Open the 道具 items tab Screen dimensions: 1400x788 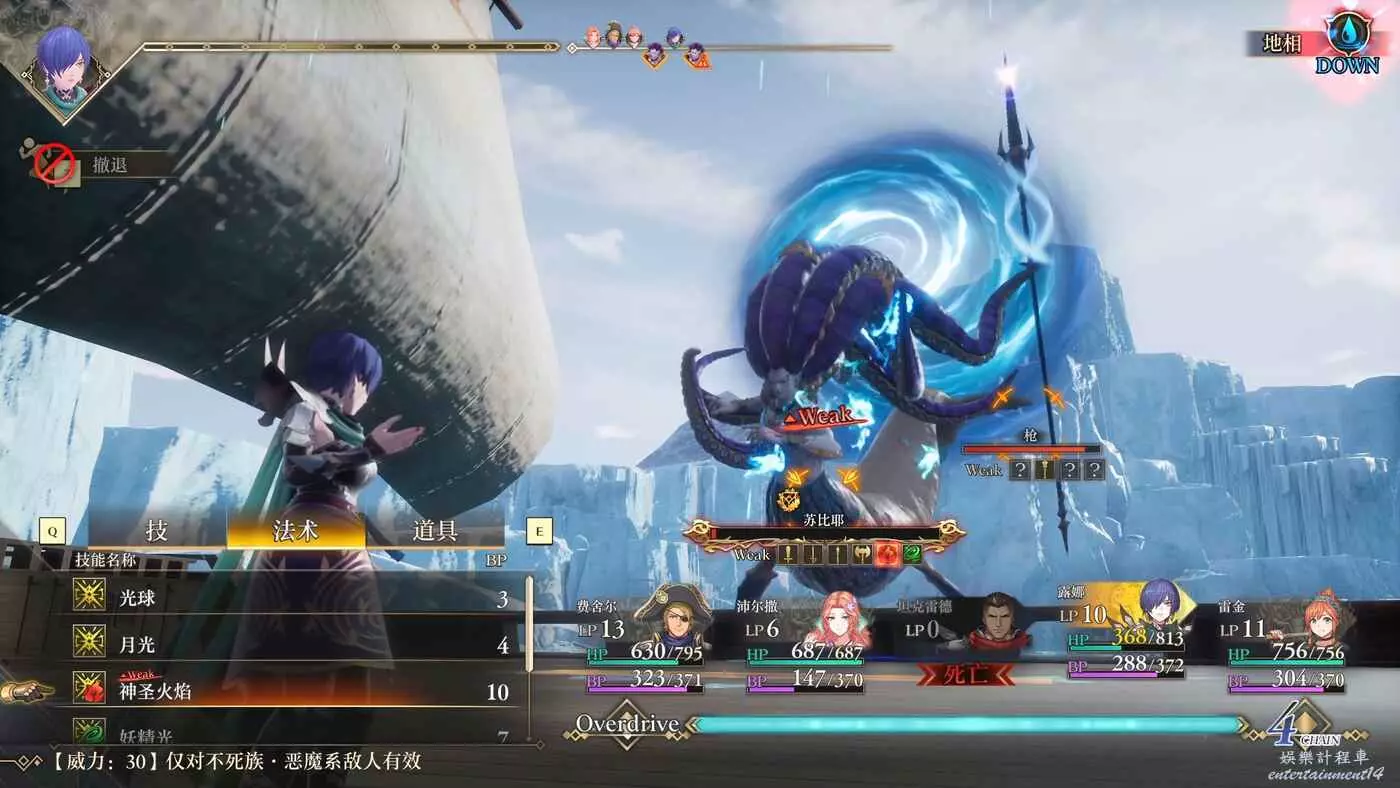point(434,531)
